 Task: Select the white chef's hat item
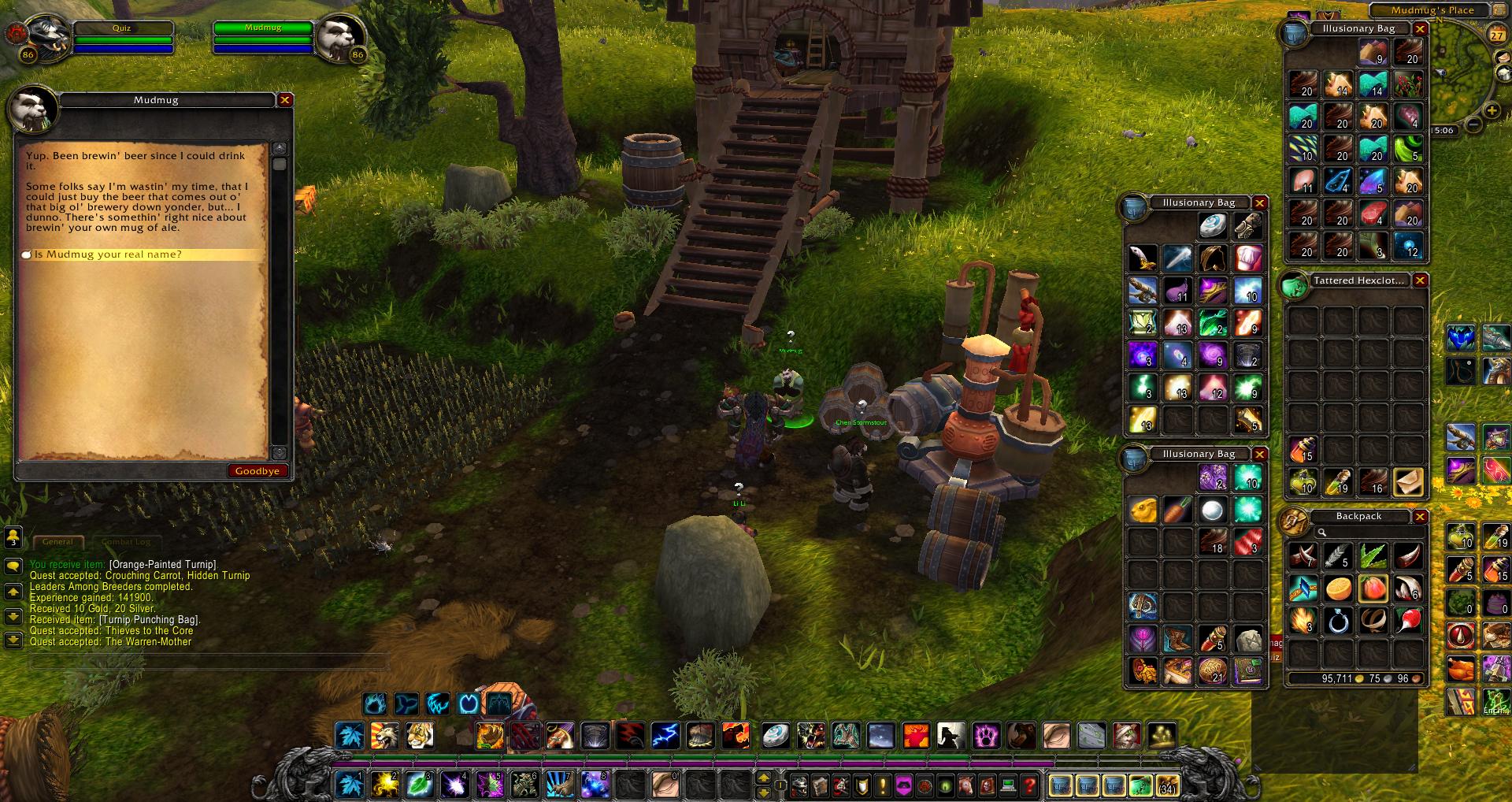click(x=1248, y=258)
